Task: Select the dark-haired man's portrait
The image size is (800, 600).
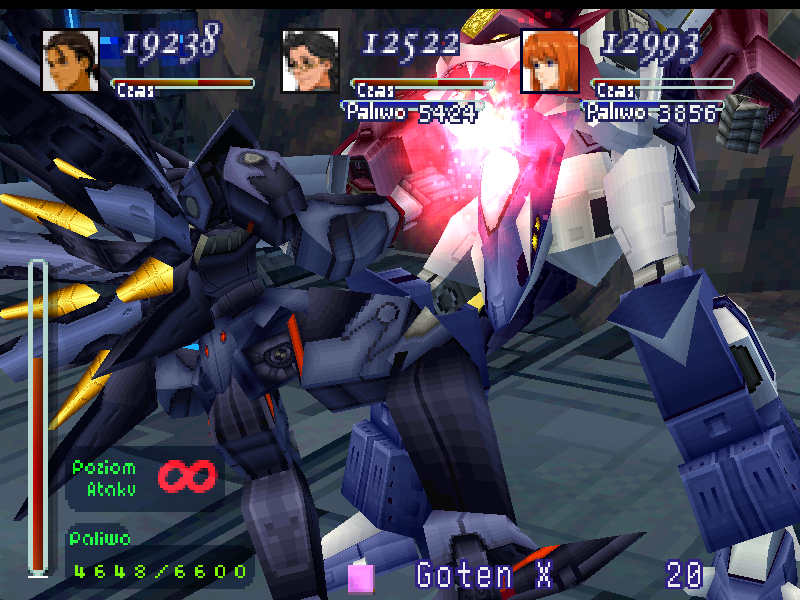Action: pyautogui.click(x=70, y=60)
